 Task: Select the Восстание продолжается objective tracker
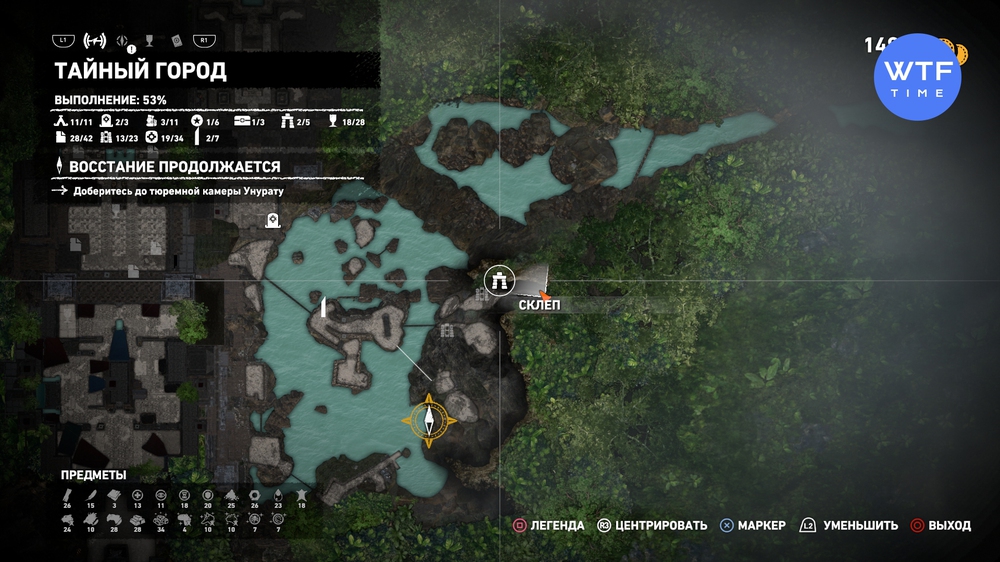click(169, 166)
